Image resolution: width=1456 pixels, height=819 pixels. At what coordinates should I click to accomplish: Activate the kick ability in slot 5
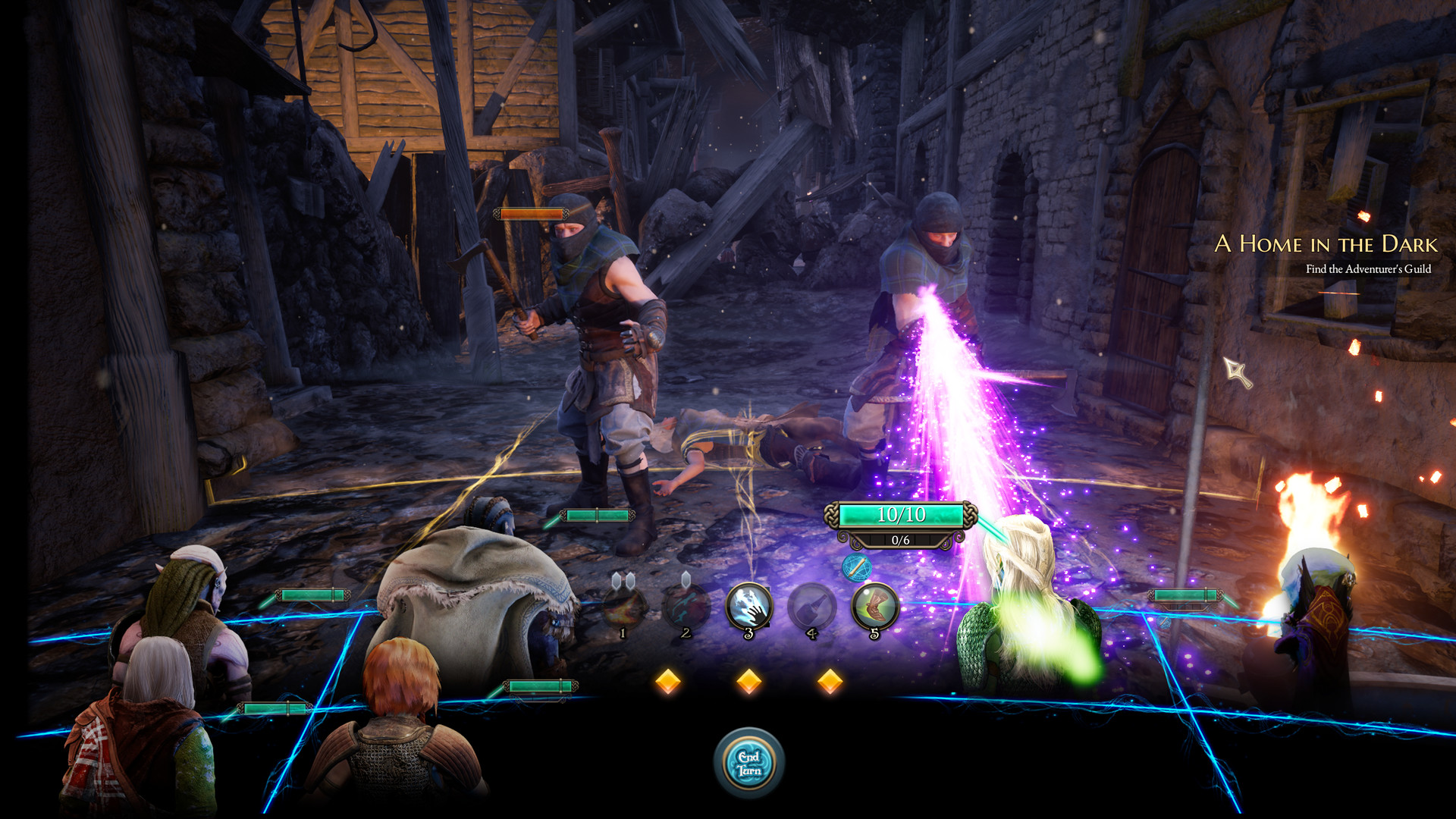874,604
